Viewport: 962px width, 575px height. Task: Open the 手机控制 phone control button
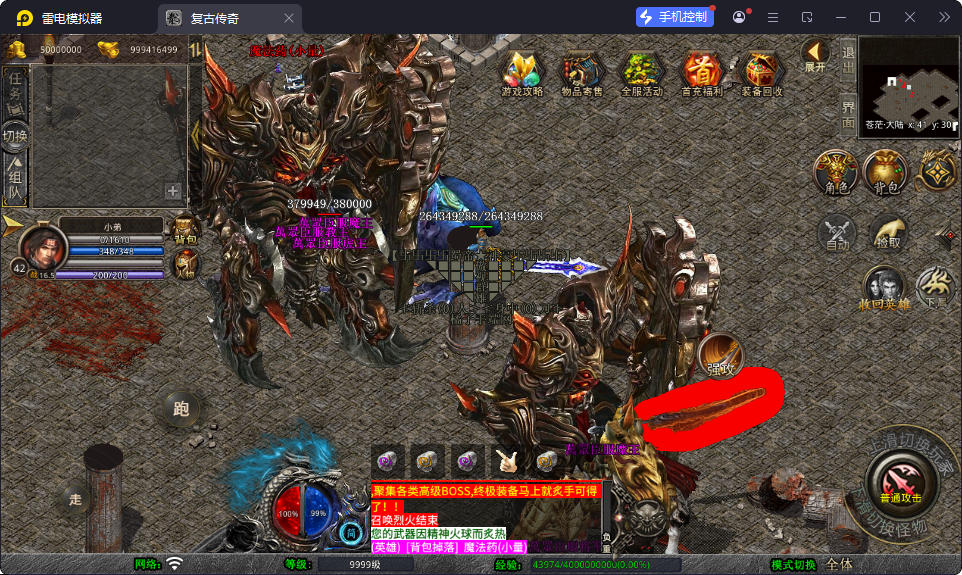[674, 17]
